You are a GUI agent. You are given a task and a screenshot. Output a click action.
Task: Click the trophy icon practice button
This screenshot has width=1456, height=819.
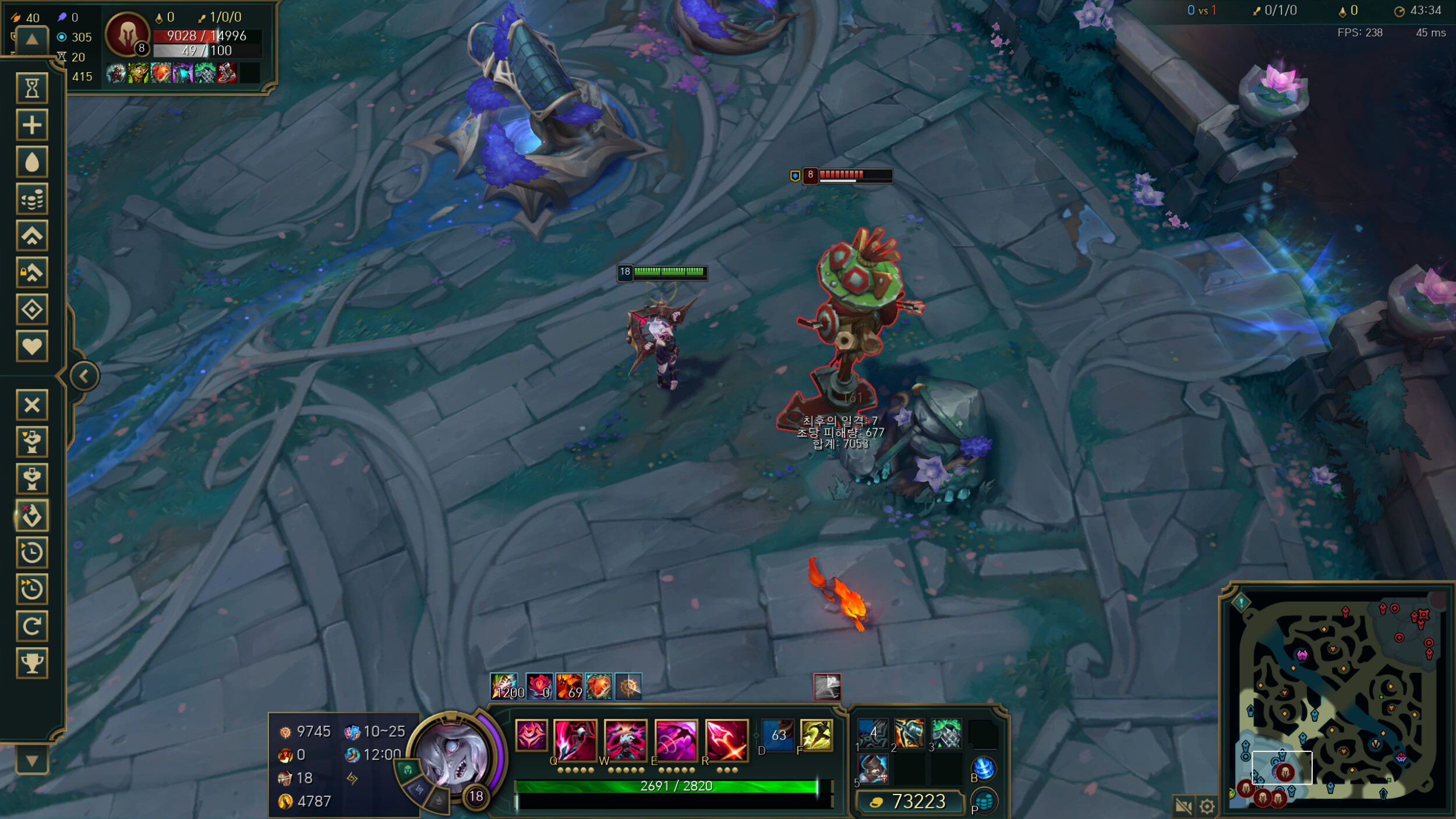32,662
